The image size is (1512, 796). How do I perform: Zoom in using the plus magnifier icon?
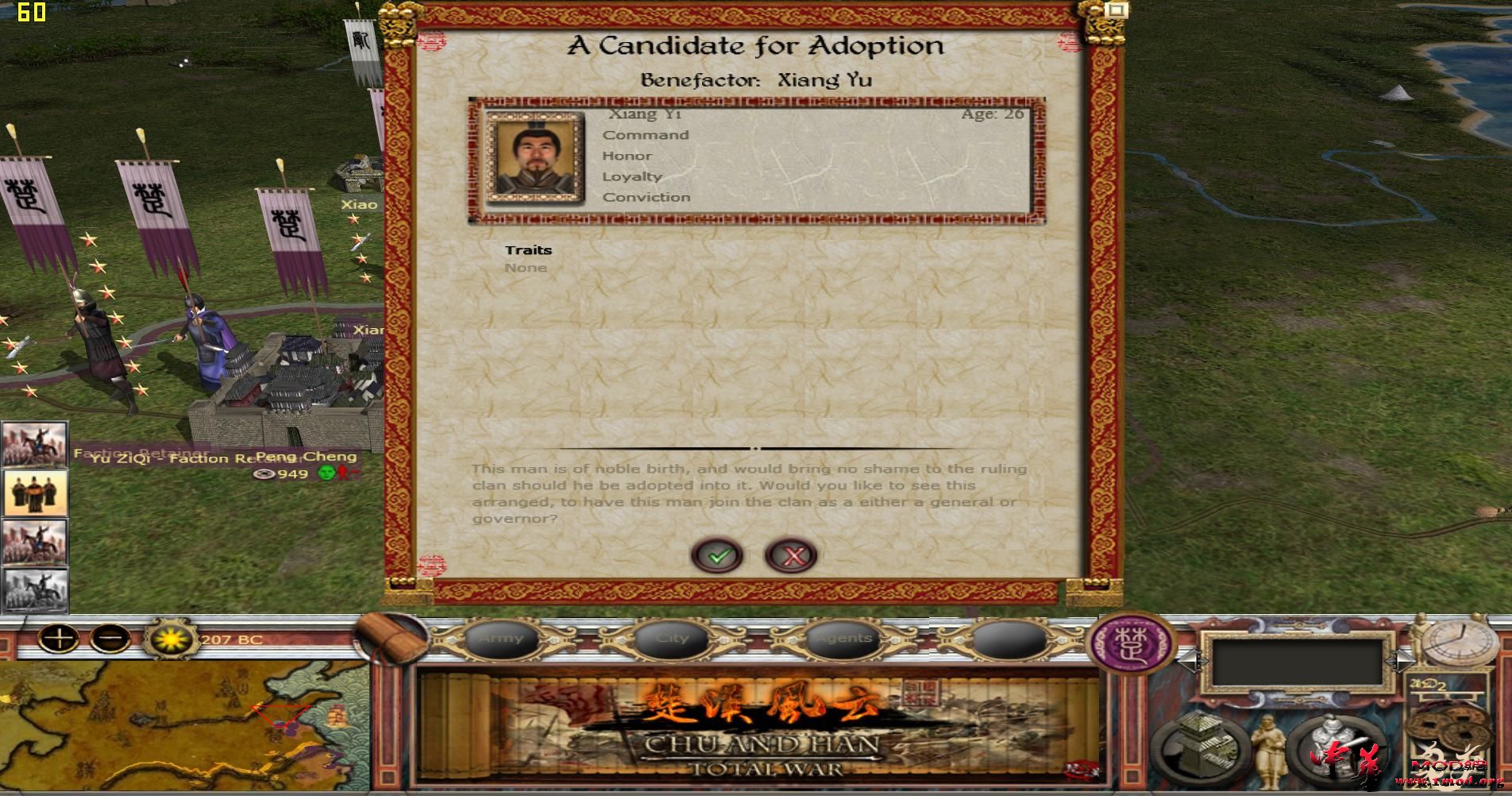(59, 640)
